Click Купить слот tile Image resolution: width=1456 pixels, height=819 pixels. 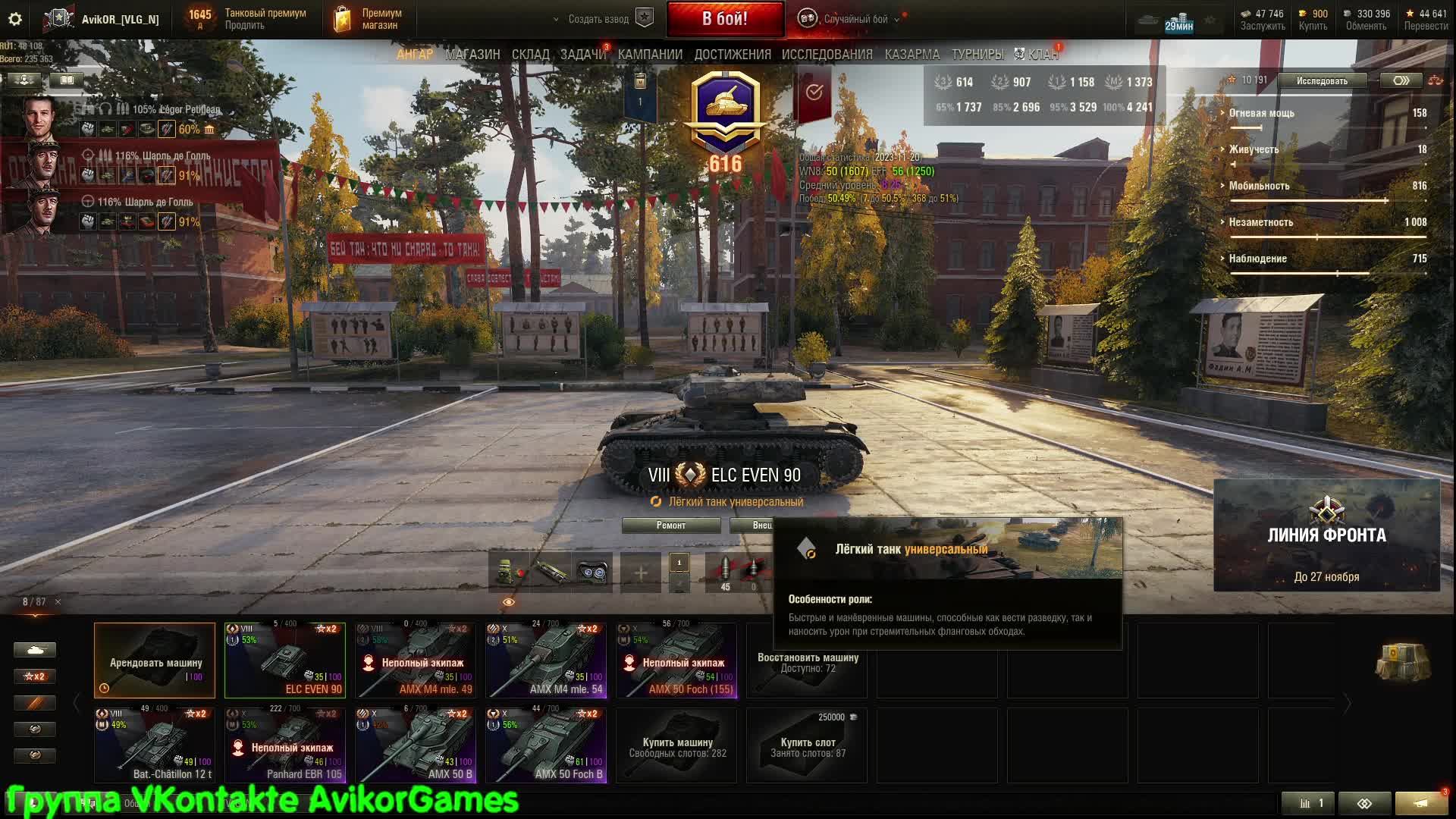807,745
